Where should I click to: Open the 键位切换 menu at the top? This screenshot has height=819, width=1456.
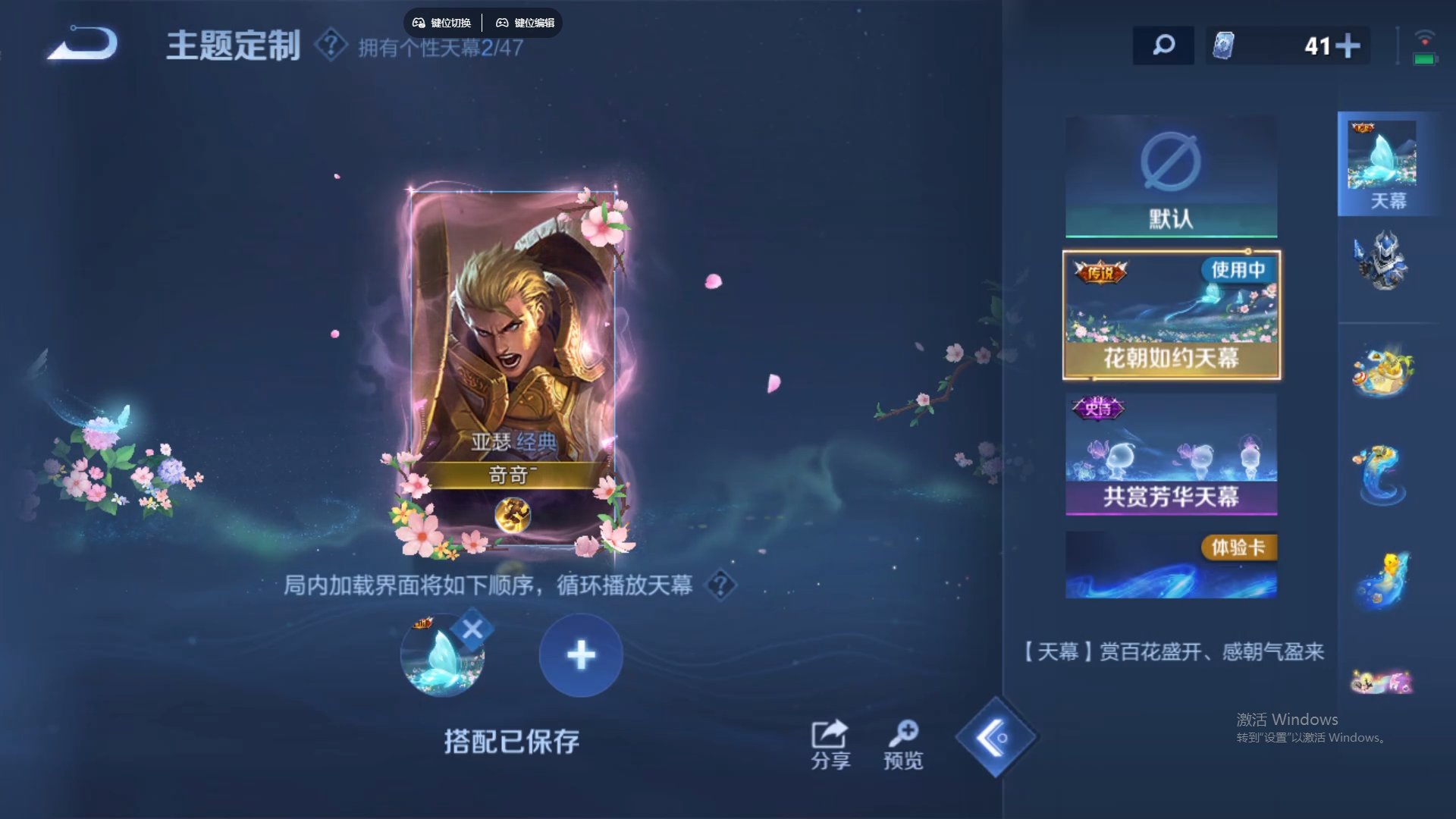(442, 23)
